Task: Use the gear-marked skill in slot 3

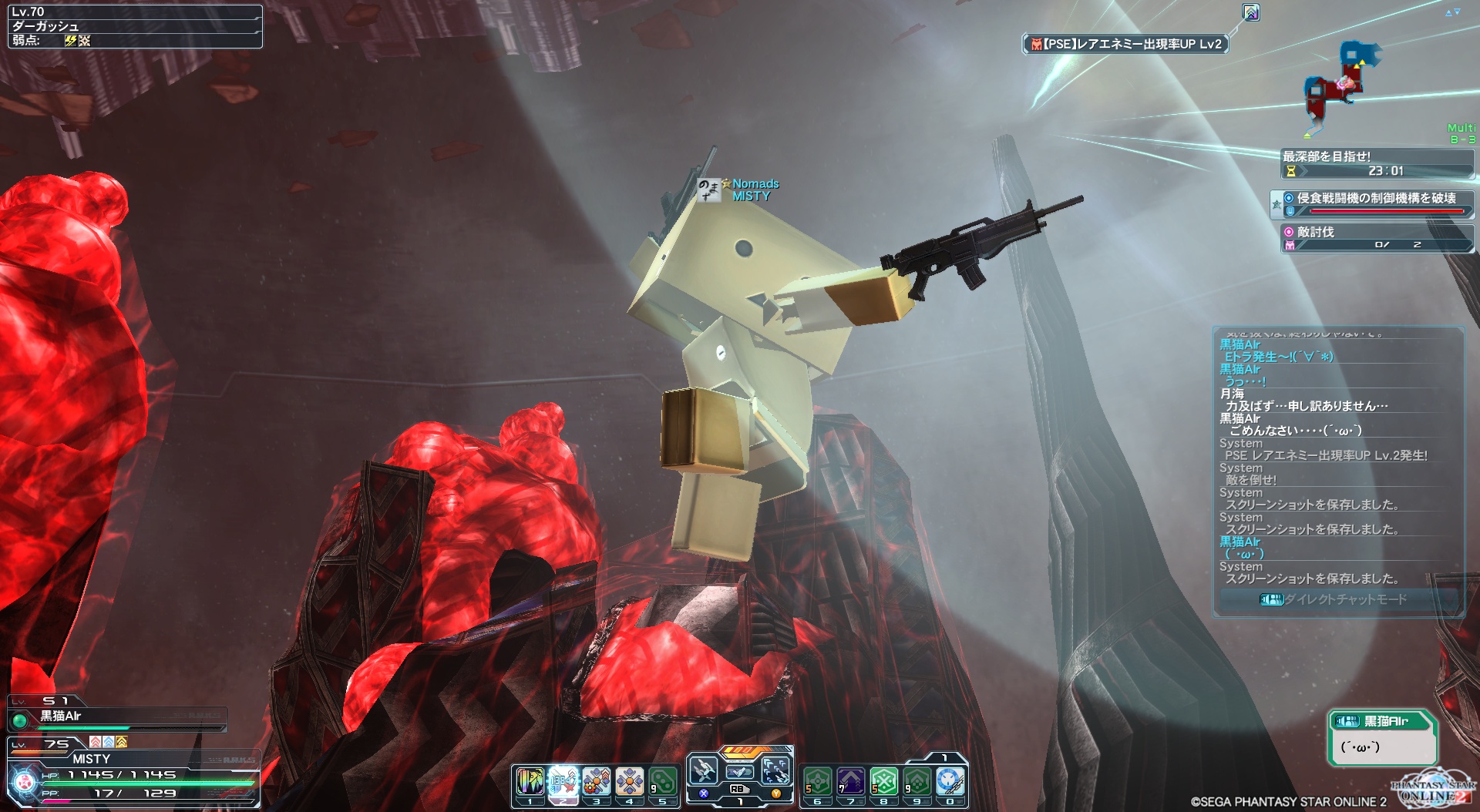Action: (x=596, y=782)
